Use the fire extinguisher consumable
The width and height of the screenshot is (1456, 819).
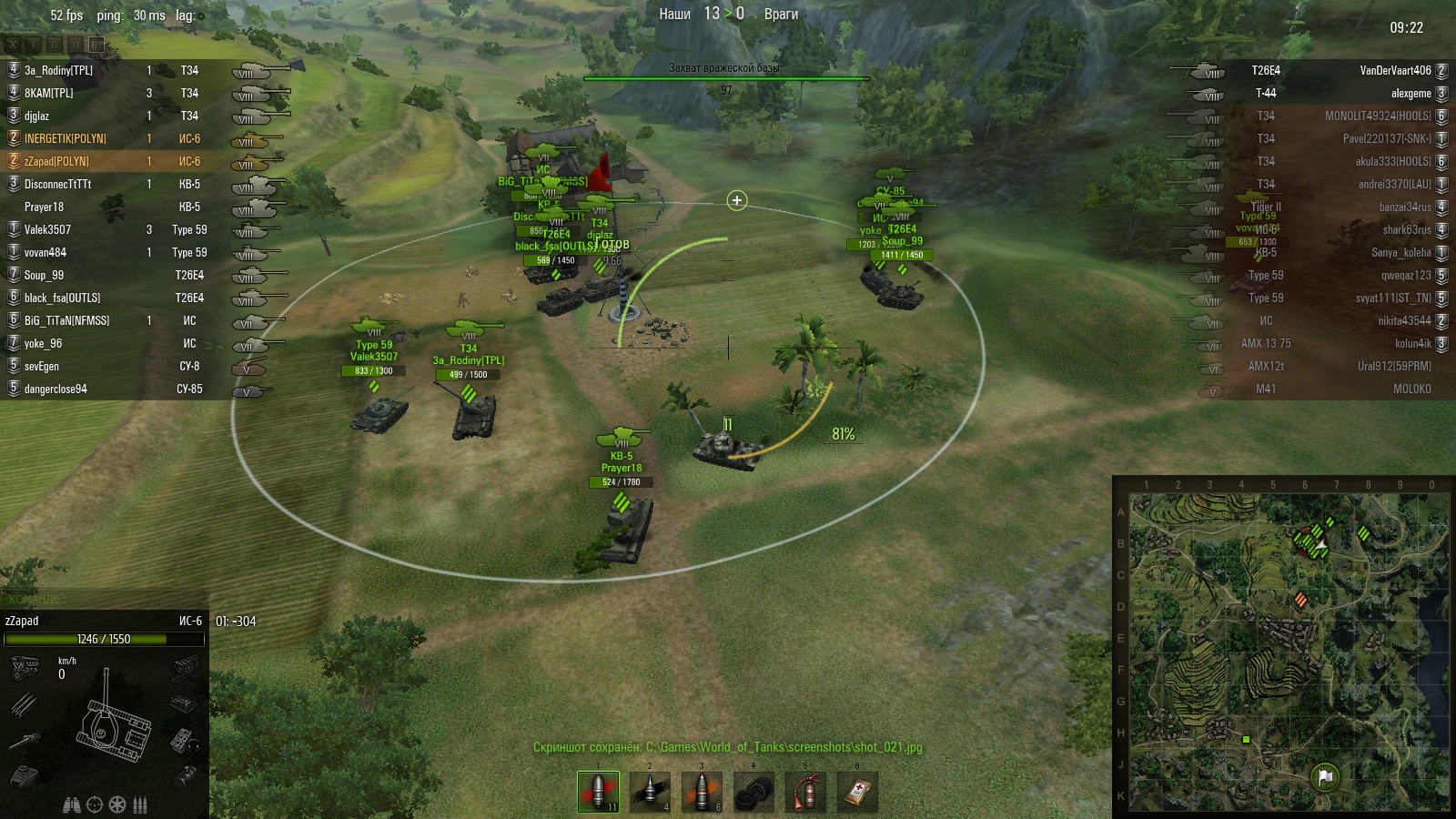click(805, 792)
